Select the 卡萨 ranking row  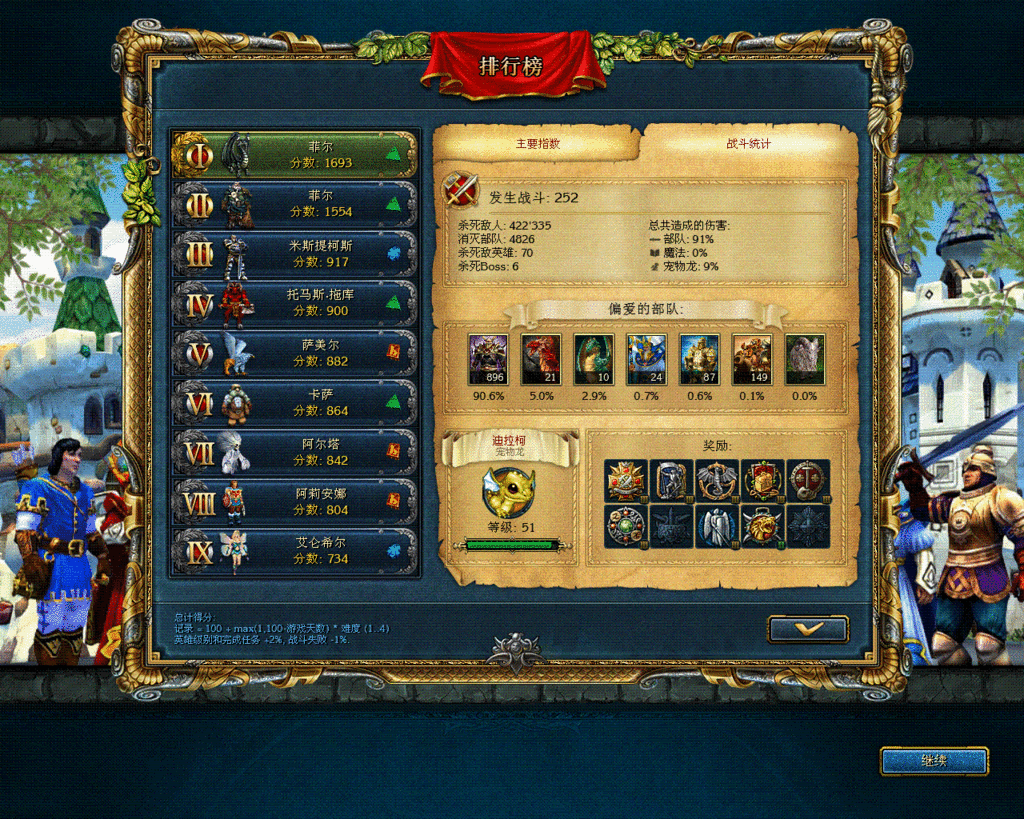click(x=296, y=402)
